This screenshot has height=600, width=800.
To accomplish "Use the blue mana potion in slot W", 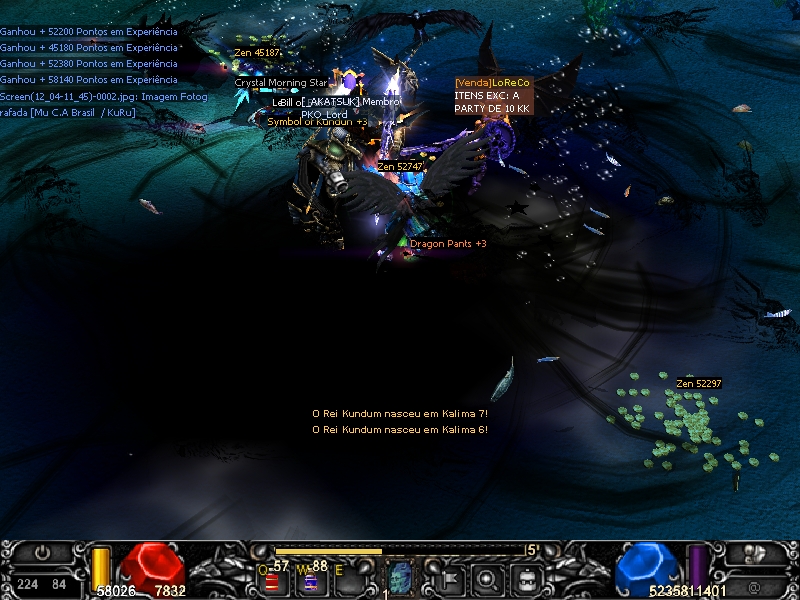I will pos(310,581).
